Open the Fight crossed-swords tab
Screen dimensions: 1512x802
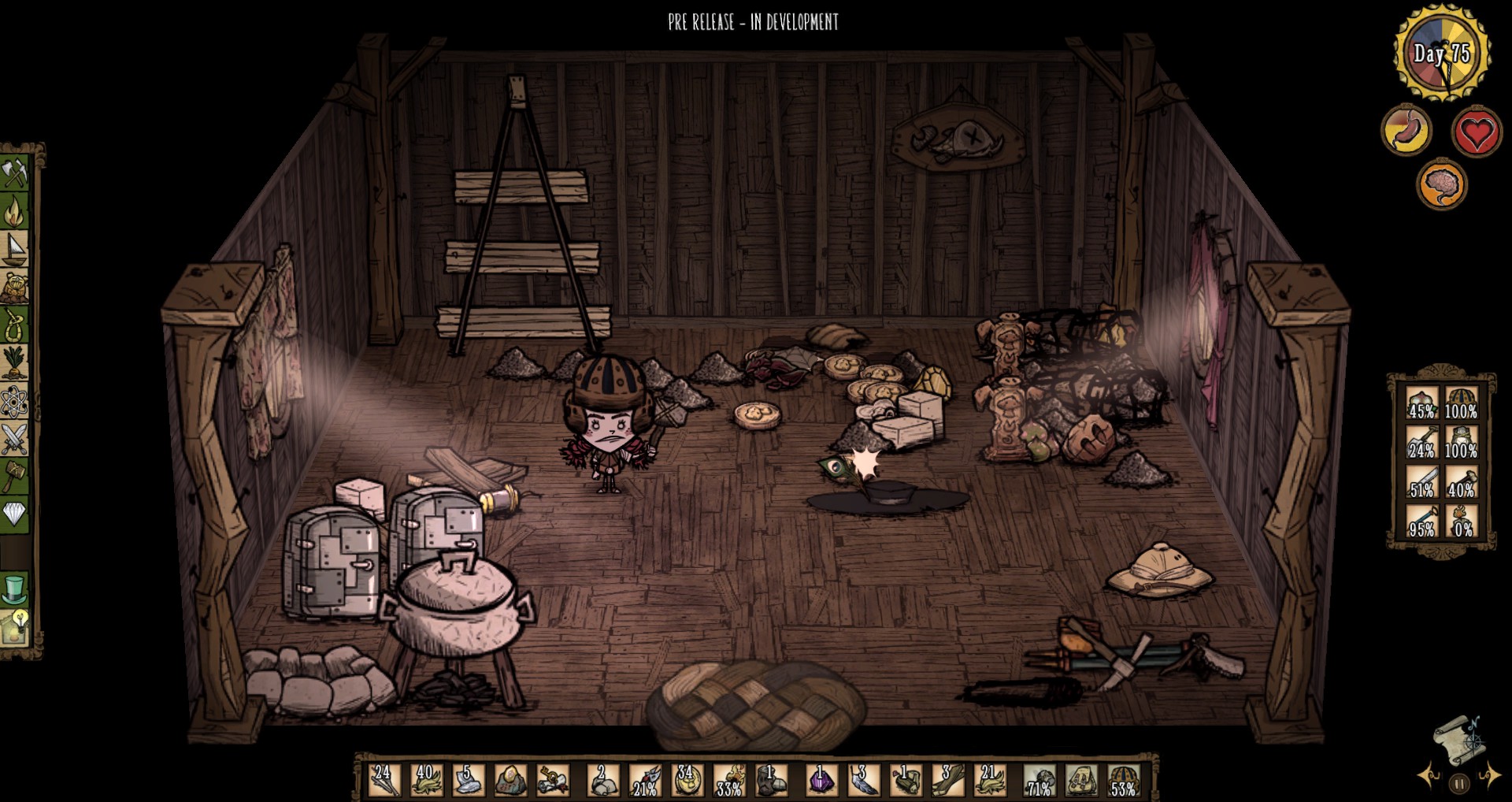point(15,440)
